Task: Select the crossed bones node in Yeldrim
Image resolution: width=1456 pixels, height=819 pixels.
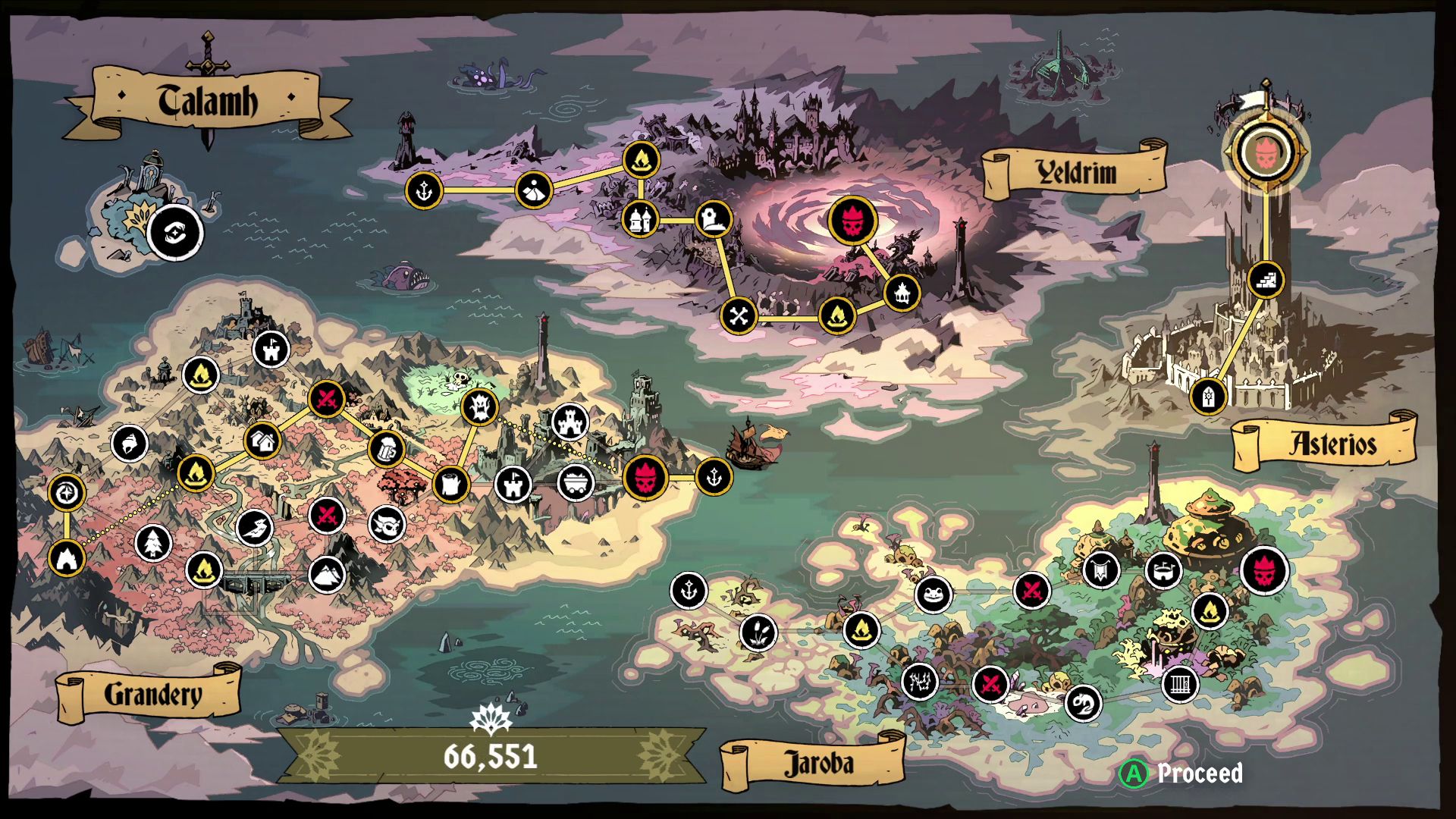Action: pos(739,315)
